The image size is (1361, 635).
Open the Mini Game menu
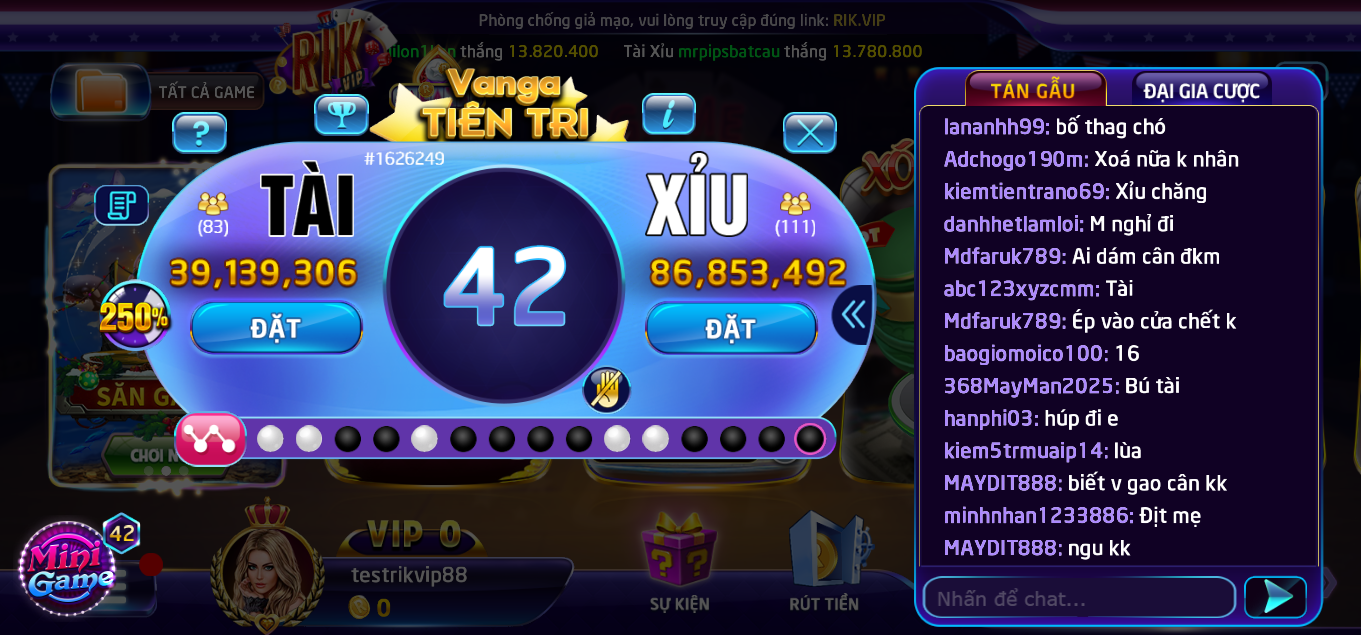68,569
